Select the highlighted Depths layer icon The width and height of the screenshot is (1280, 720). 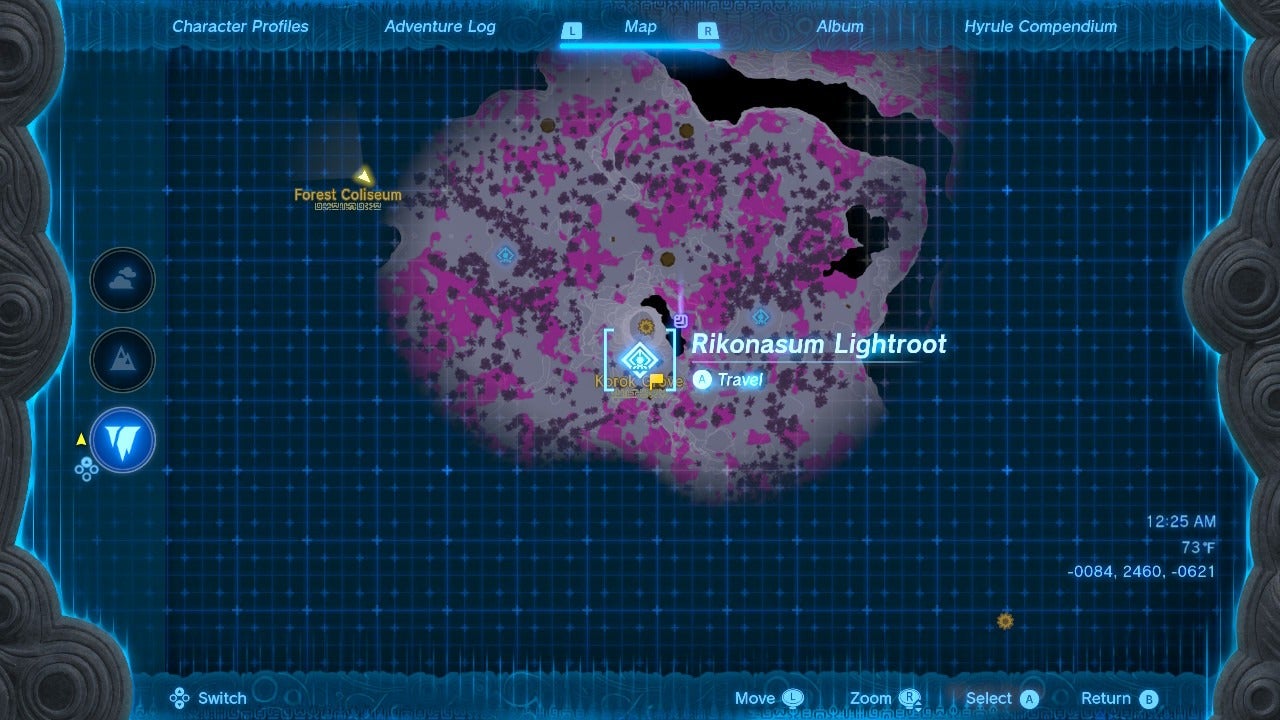122,441
